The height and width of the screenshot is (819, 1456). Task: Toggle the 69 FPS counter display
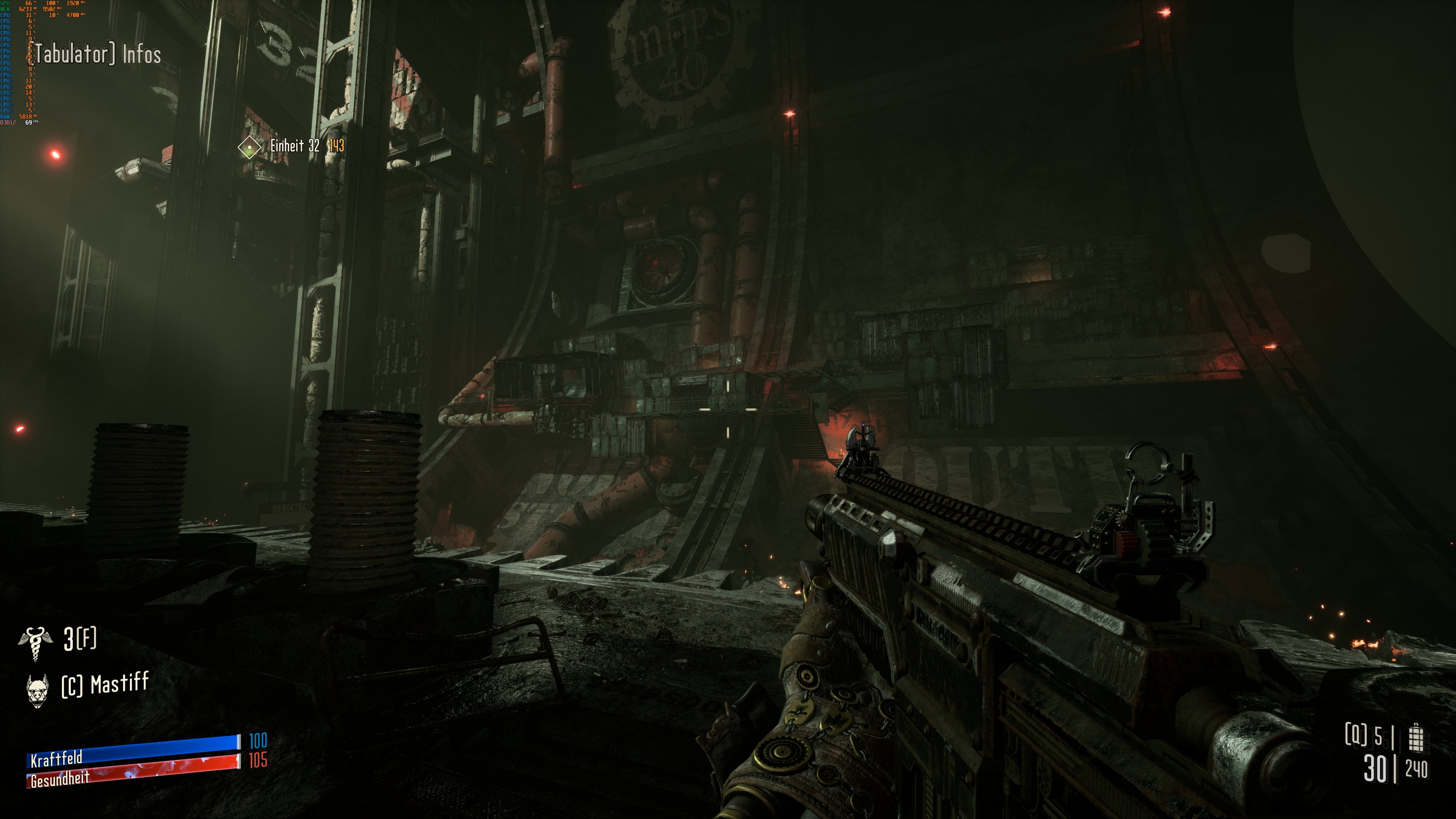coord(29,122)
